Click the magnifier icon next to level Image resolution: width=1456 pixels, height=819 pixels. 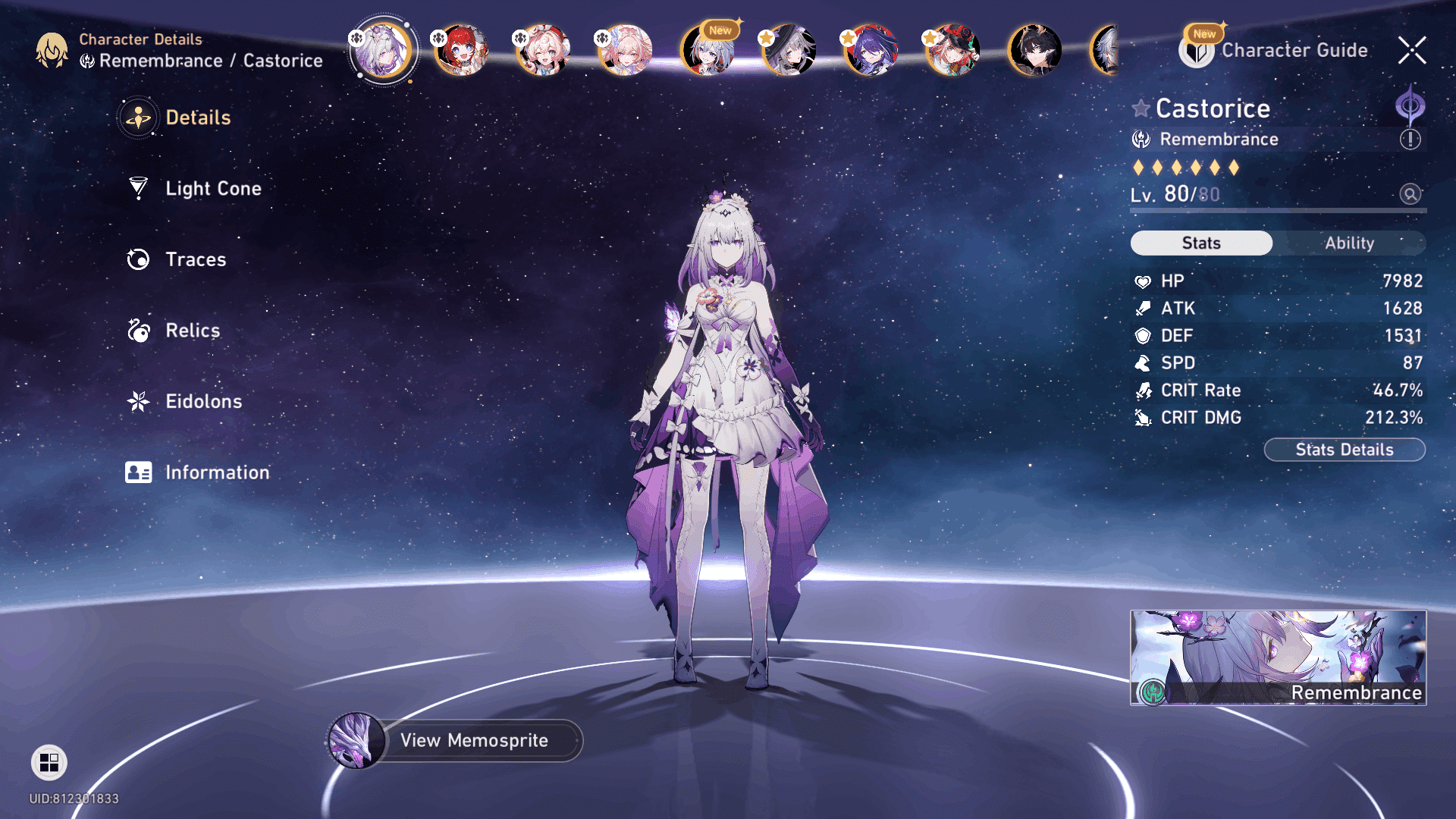[1410, 194]
